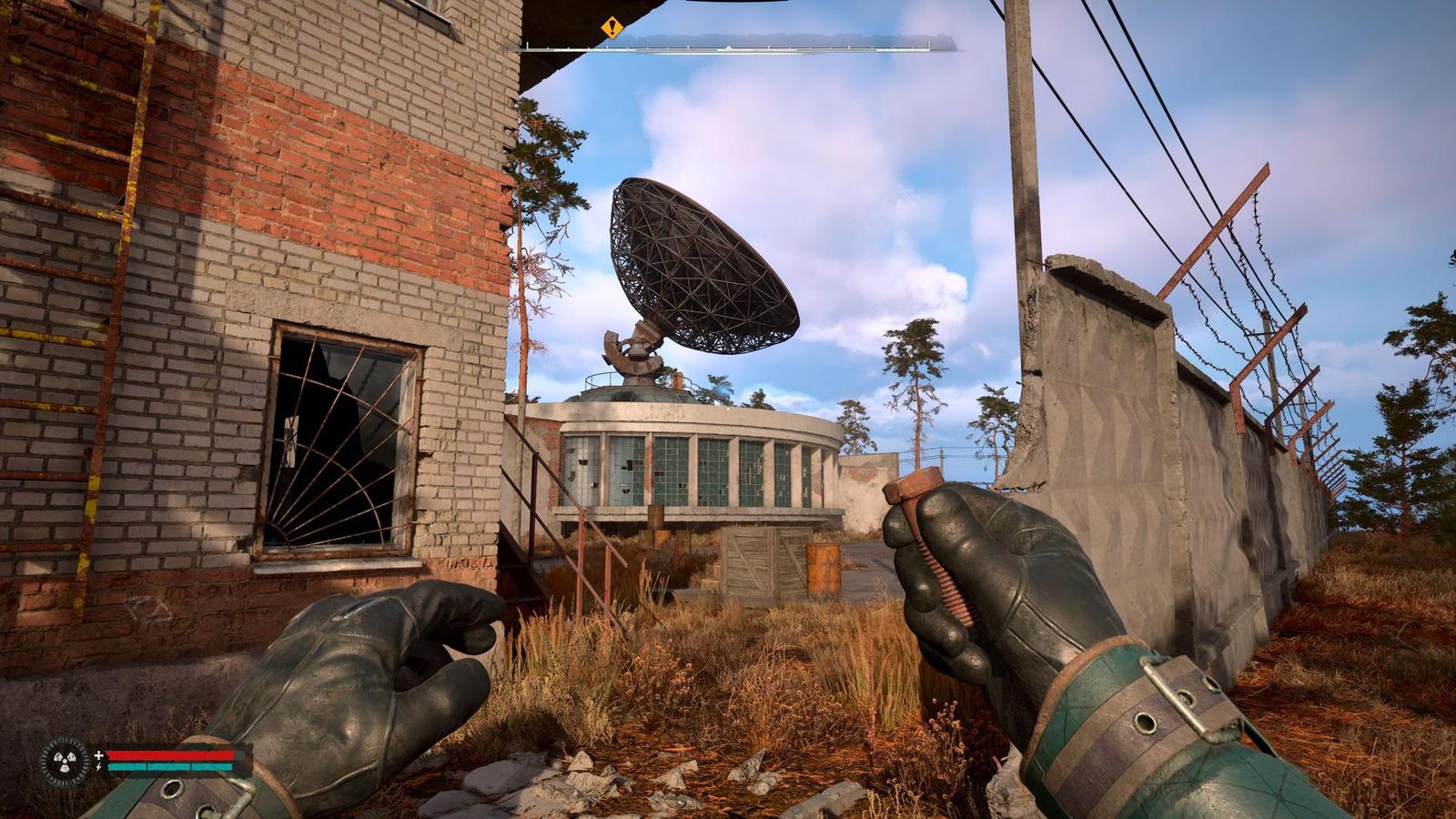
Task: Select the center compass heading notch
Action: click(728, 48)
